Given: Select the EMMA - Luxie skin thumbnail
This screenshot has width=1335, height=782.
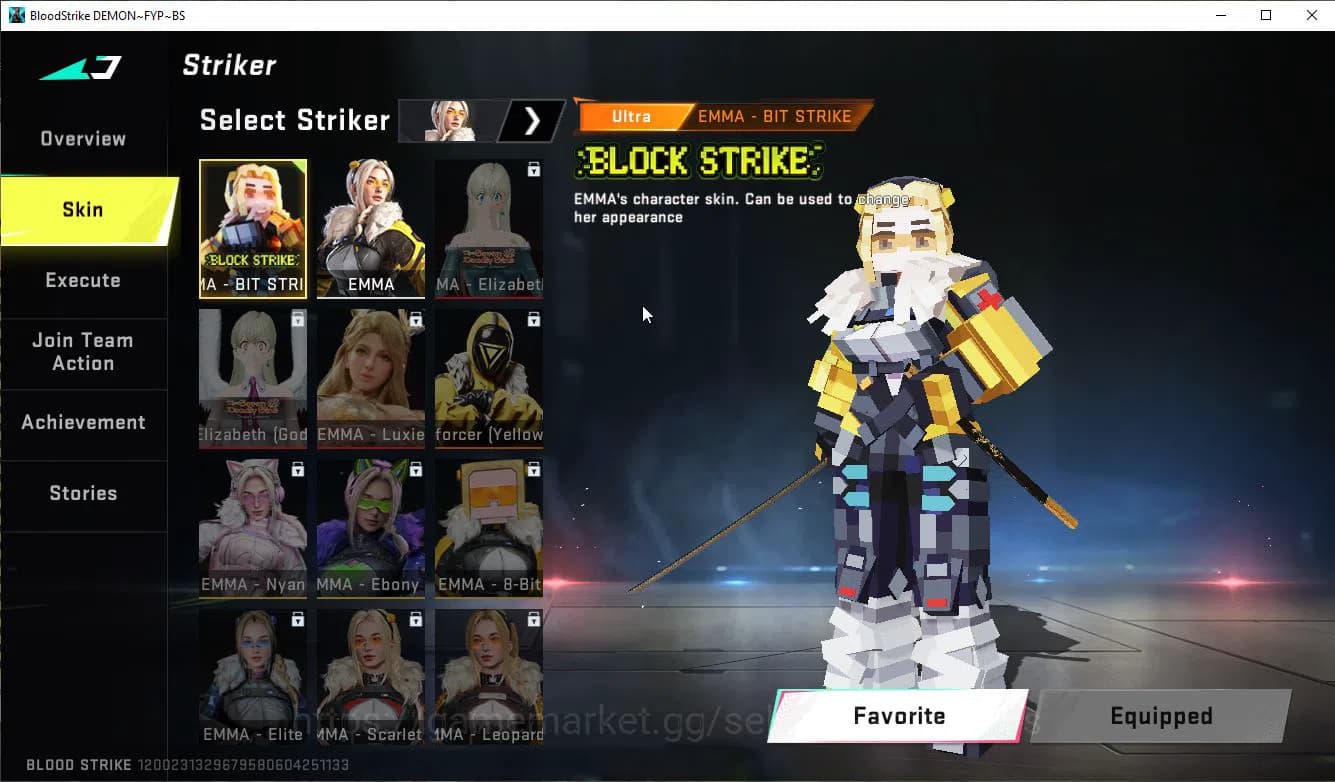Looking at the screenshot, I should pos(371,378).
